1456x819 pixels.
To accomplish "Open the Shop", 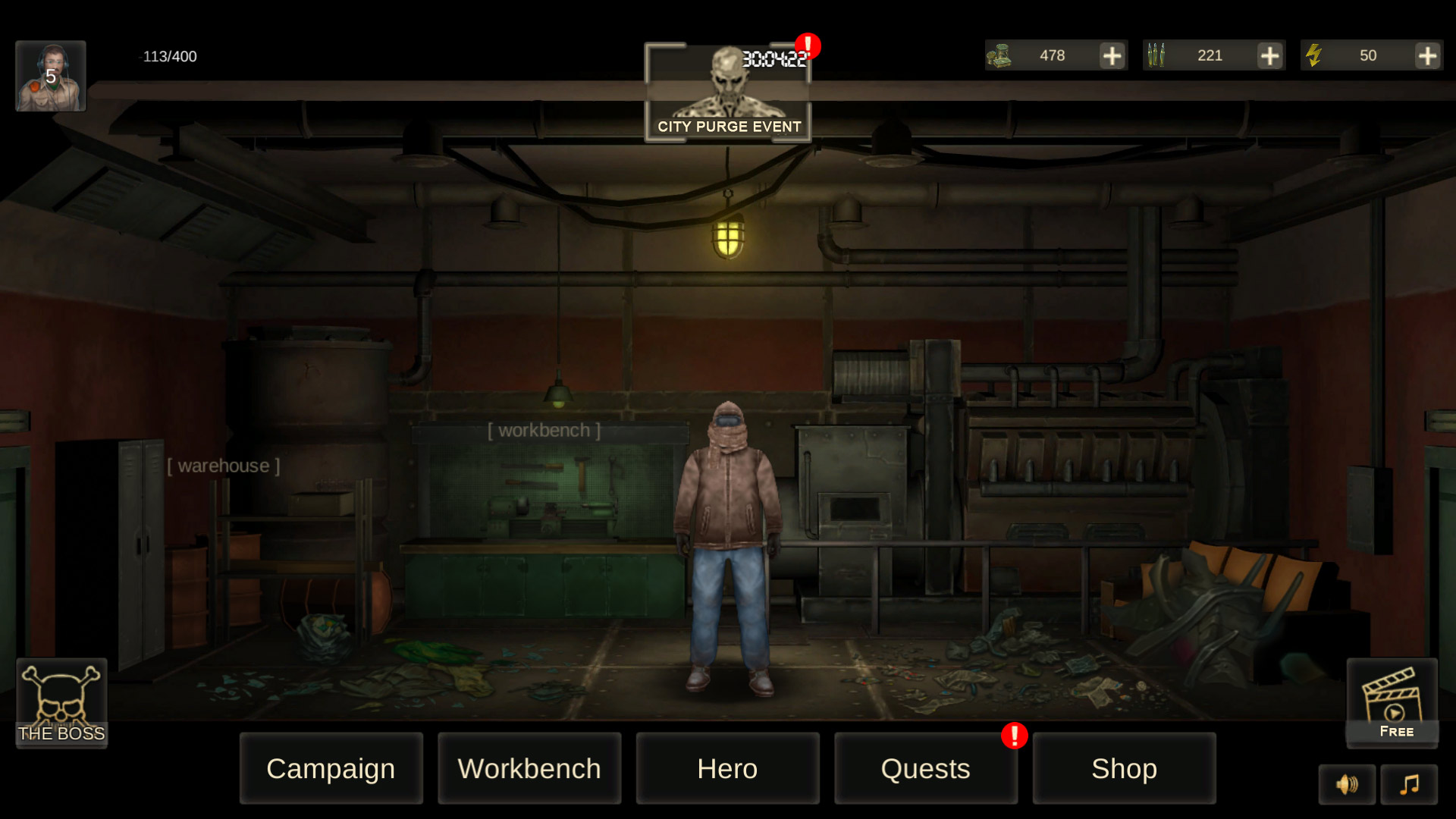I will (1123, 768).
